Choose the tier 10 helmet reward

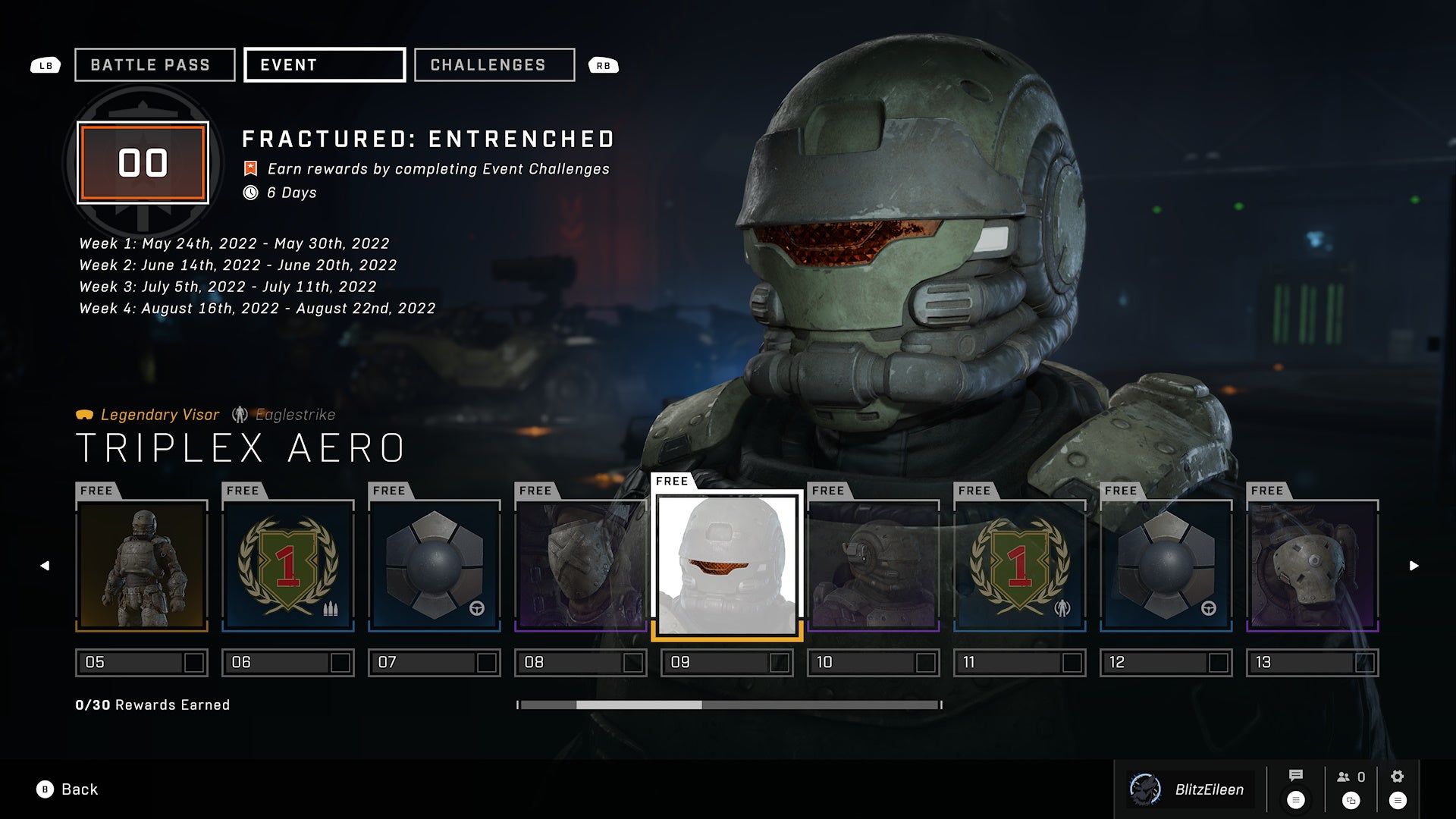(874, 566)
